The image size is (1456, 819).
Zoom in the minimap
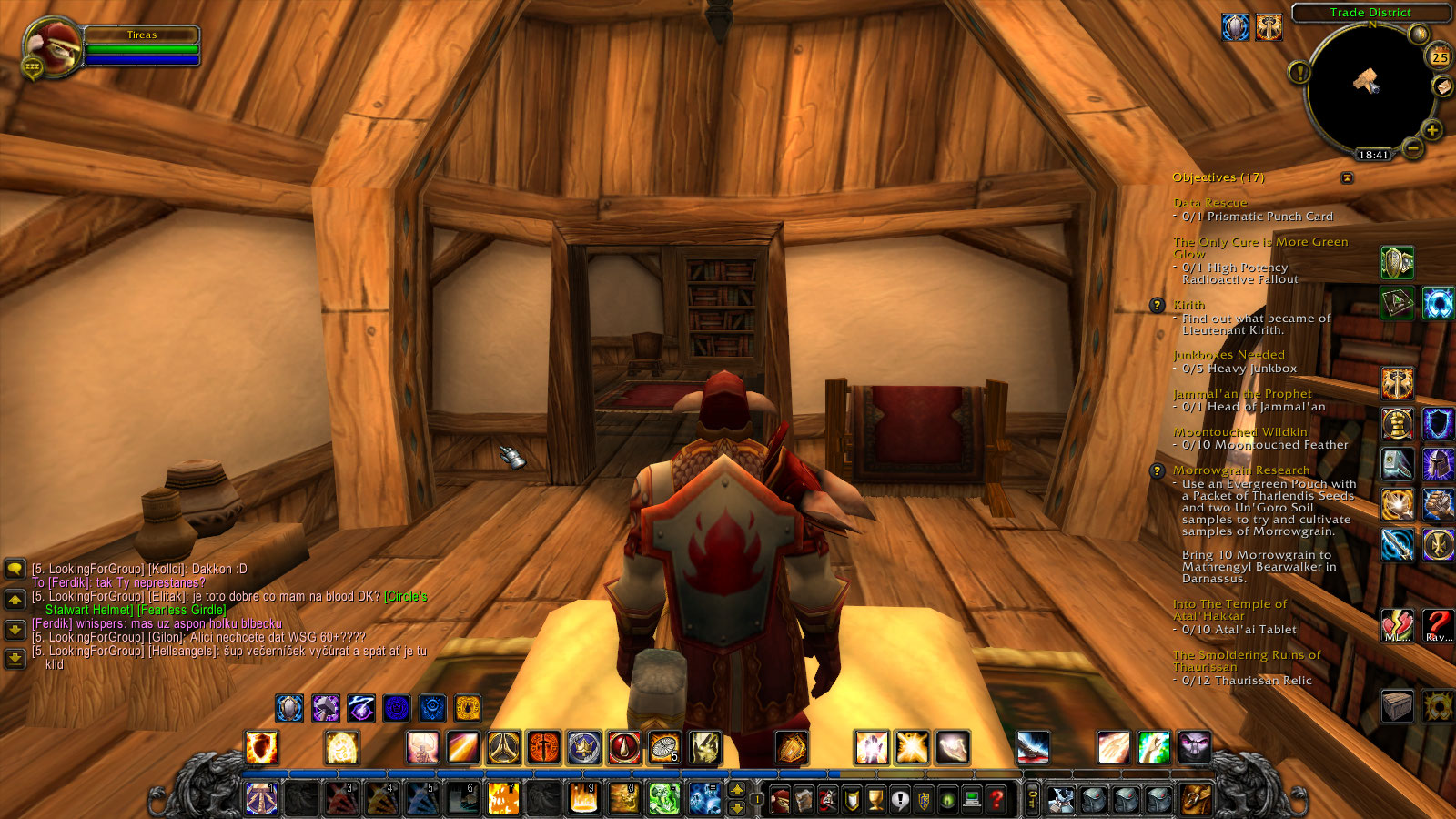[x=1431, y=130]
